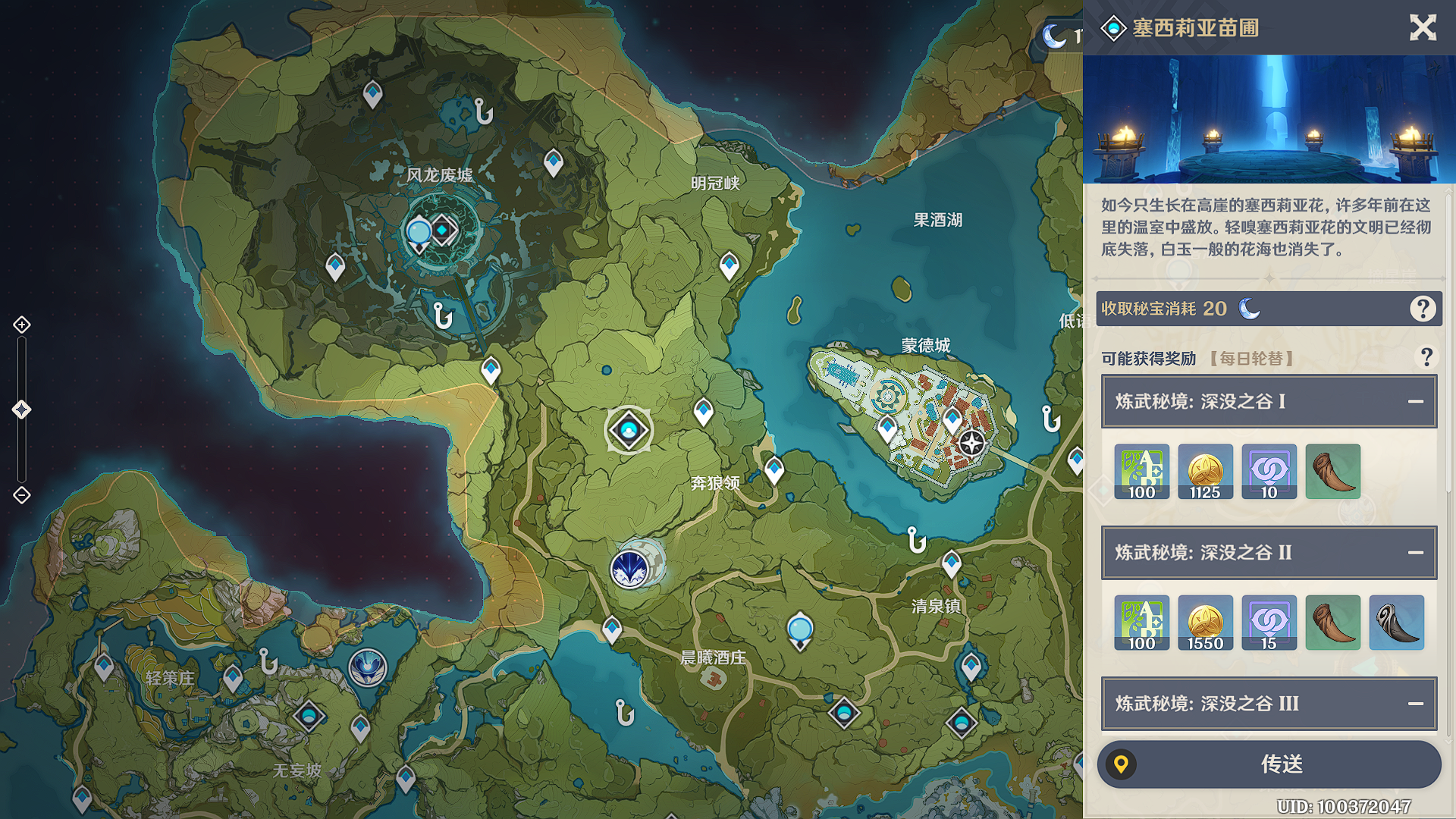Zoom out the map with minus button
Screen dimensions: 1456x819
(x=22, y=495)
